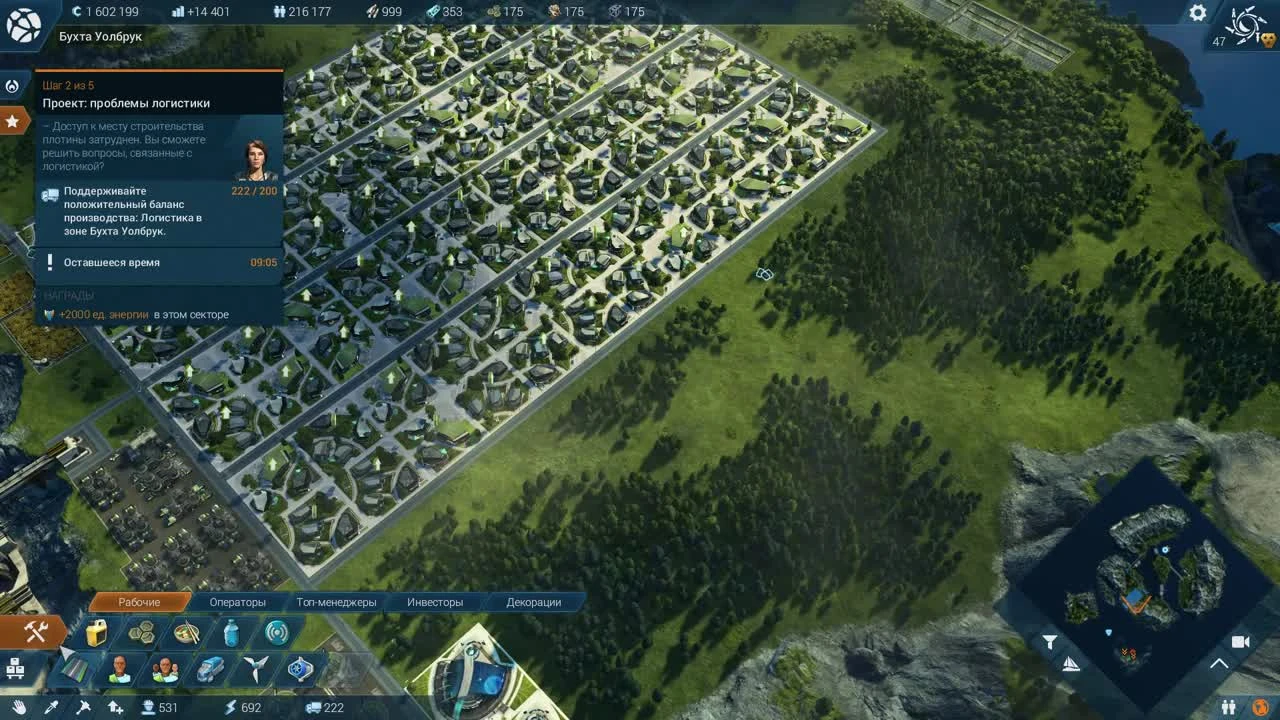The image size is (1280, 720).
Task: Click the sailboat icon beside the minimap
Action: tap(1071, 664)
